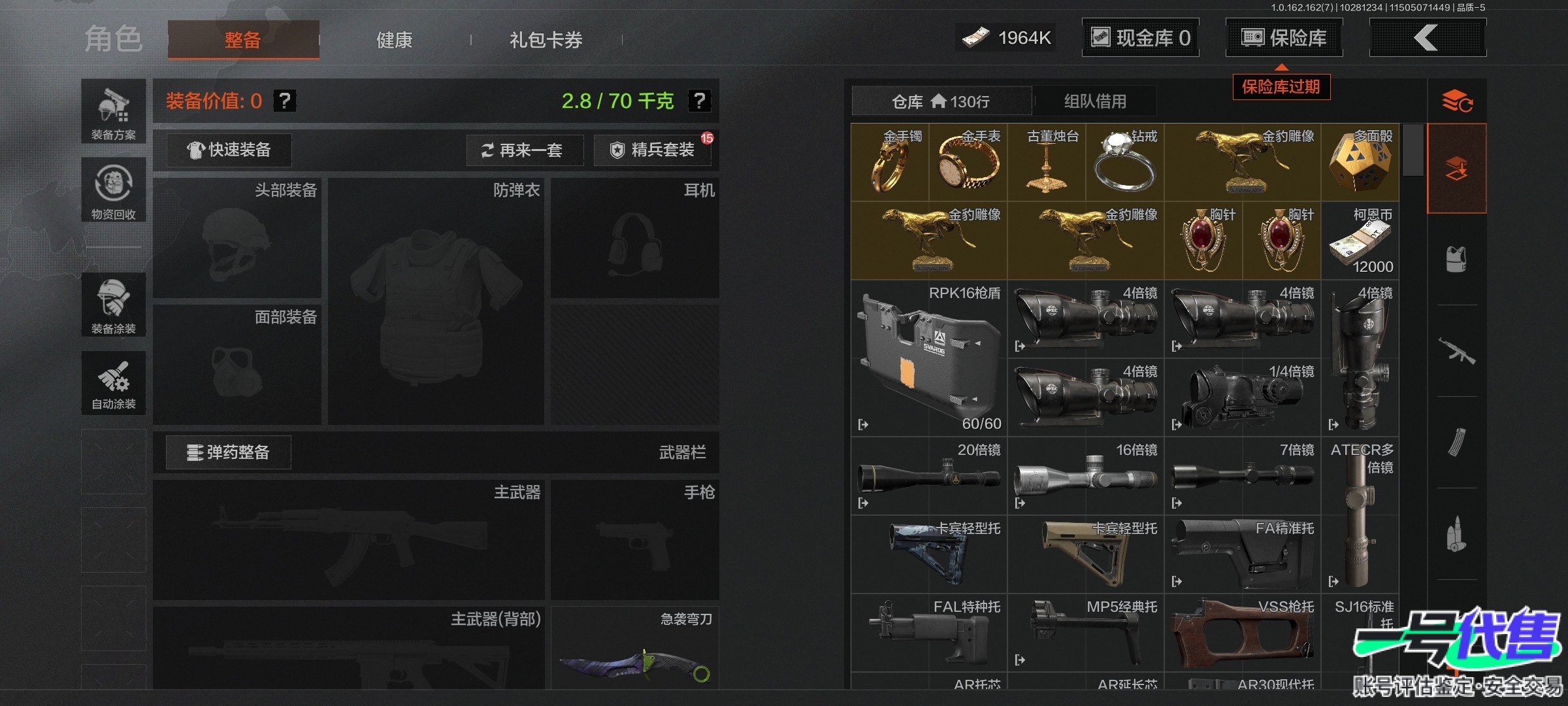Click the 再来一套 button

pyautogui.click(x=524, y=150)
